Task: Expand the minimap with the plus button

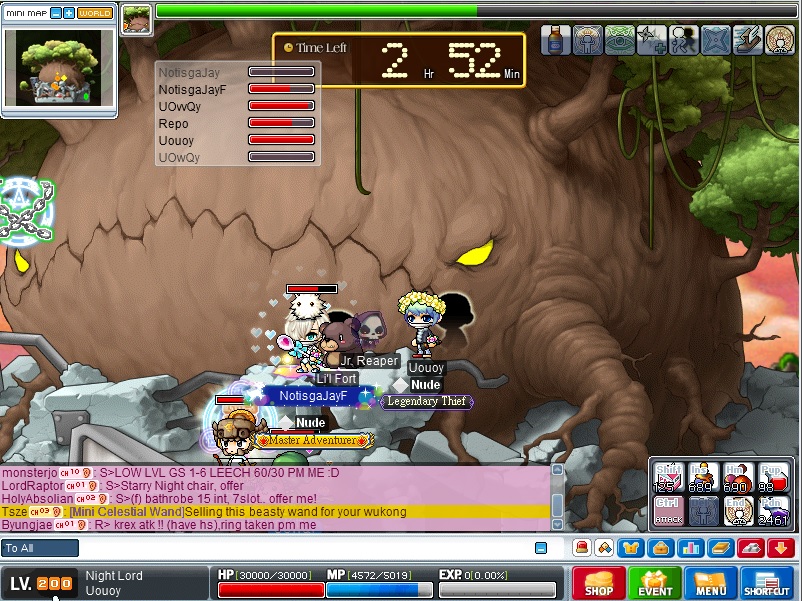Action: (68, 13)
